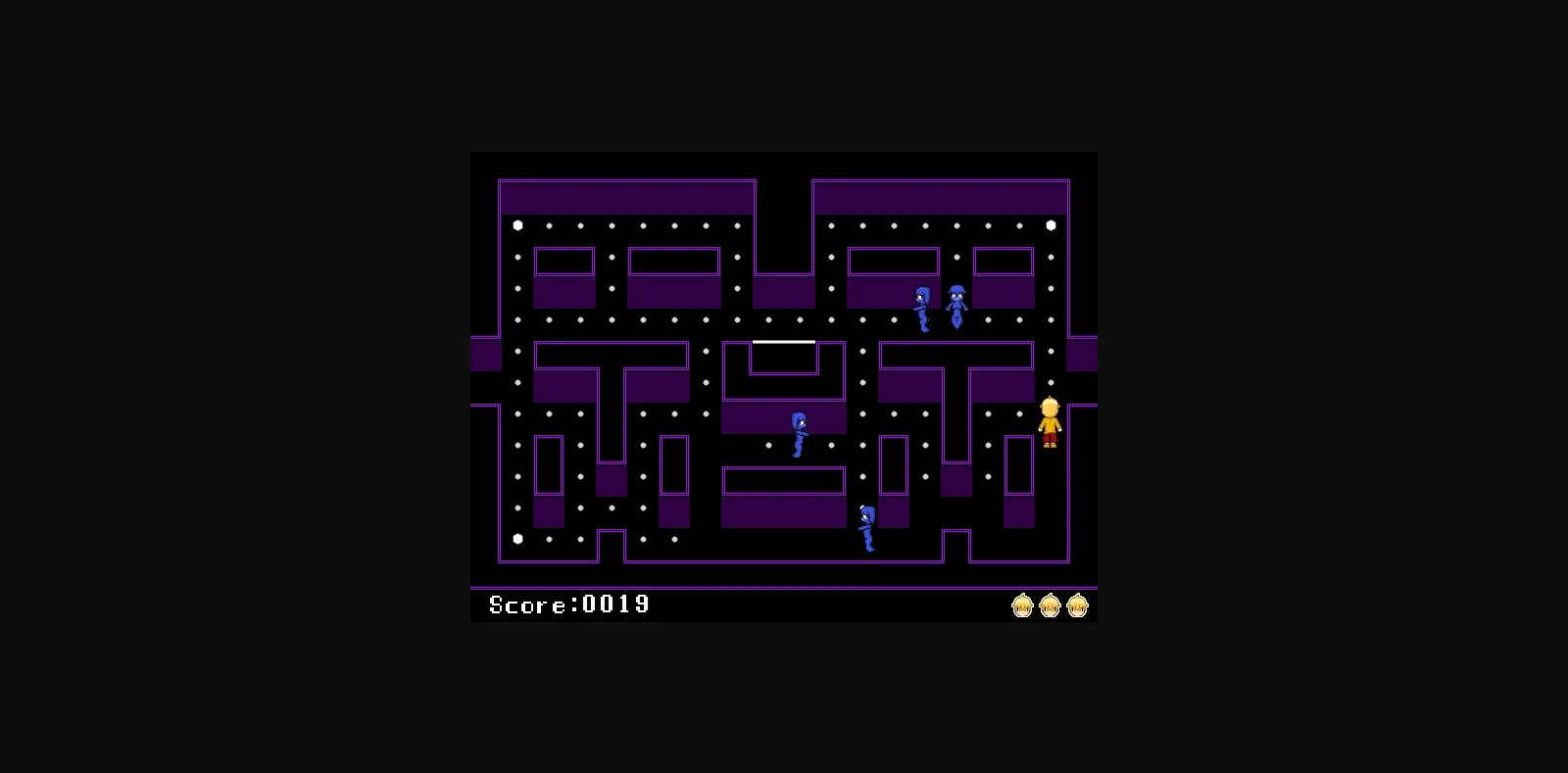Click the large power pellet in the top-right corner
Viewport: 1568px width, 773px height.
point(1050,223)
